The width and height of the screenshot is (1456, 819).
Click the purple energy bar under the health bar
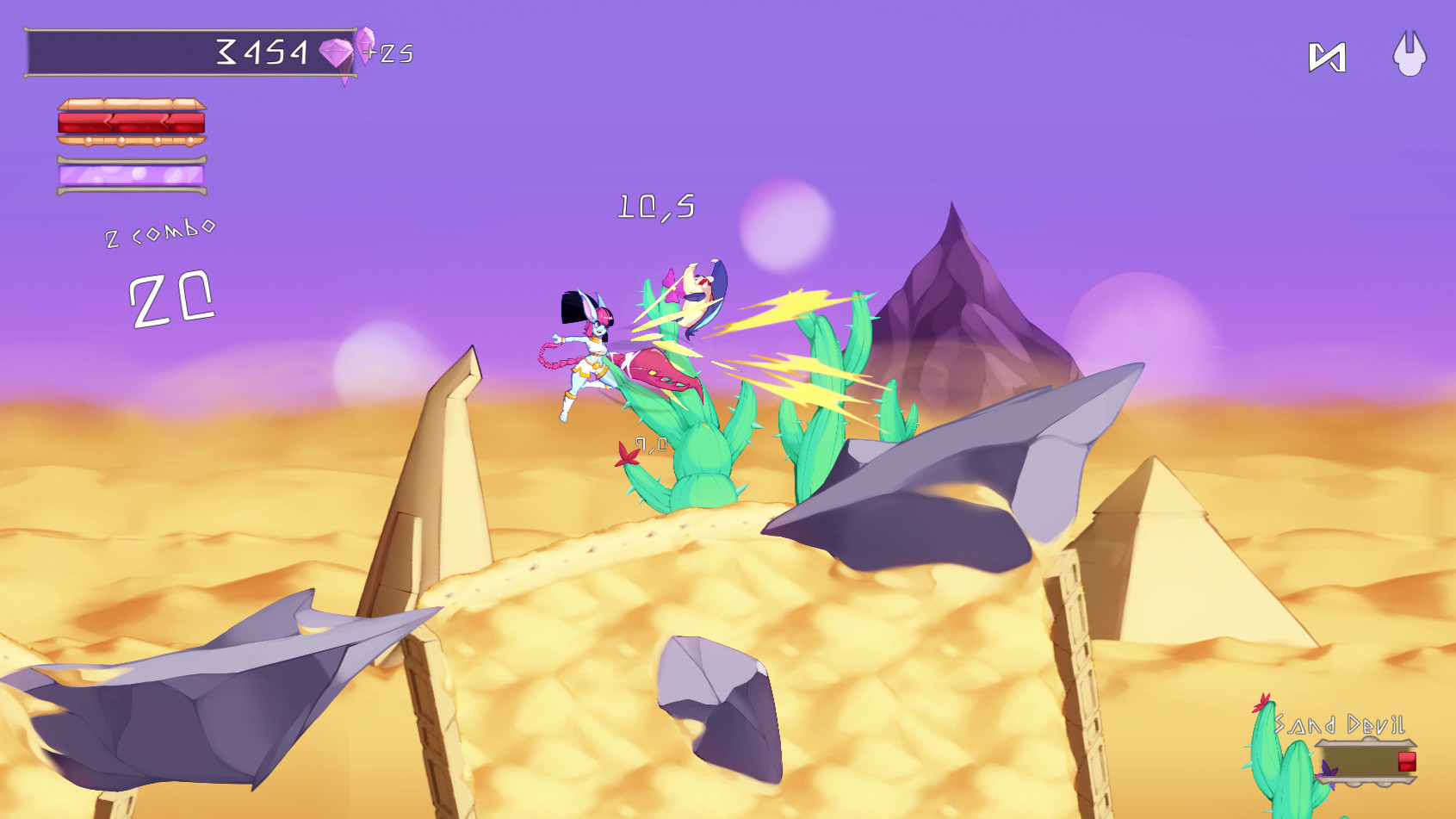tap(131, 176)
